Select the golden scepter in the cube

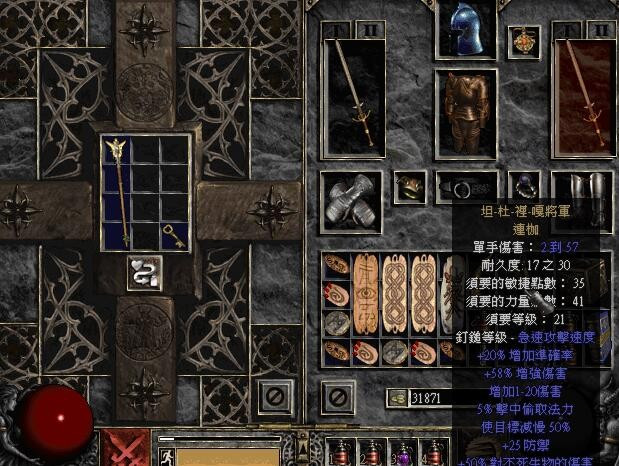coord(118,190)
